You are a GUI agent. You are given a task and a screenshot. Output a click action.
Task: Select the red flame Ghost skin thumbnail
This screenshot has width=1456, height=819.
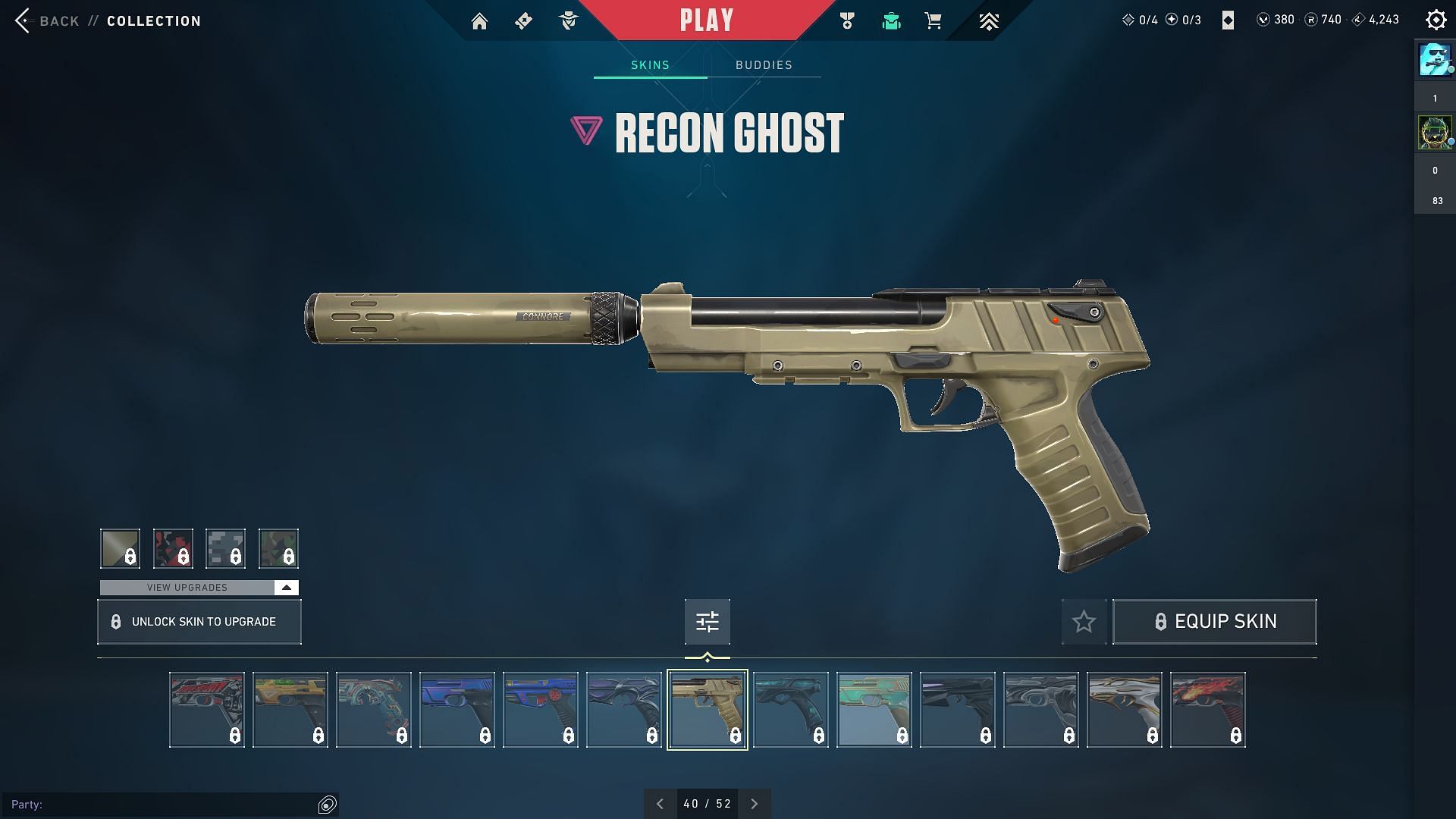click(x=1207, y=710)
